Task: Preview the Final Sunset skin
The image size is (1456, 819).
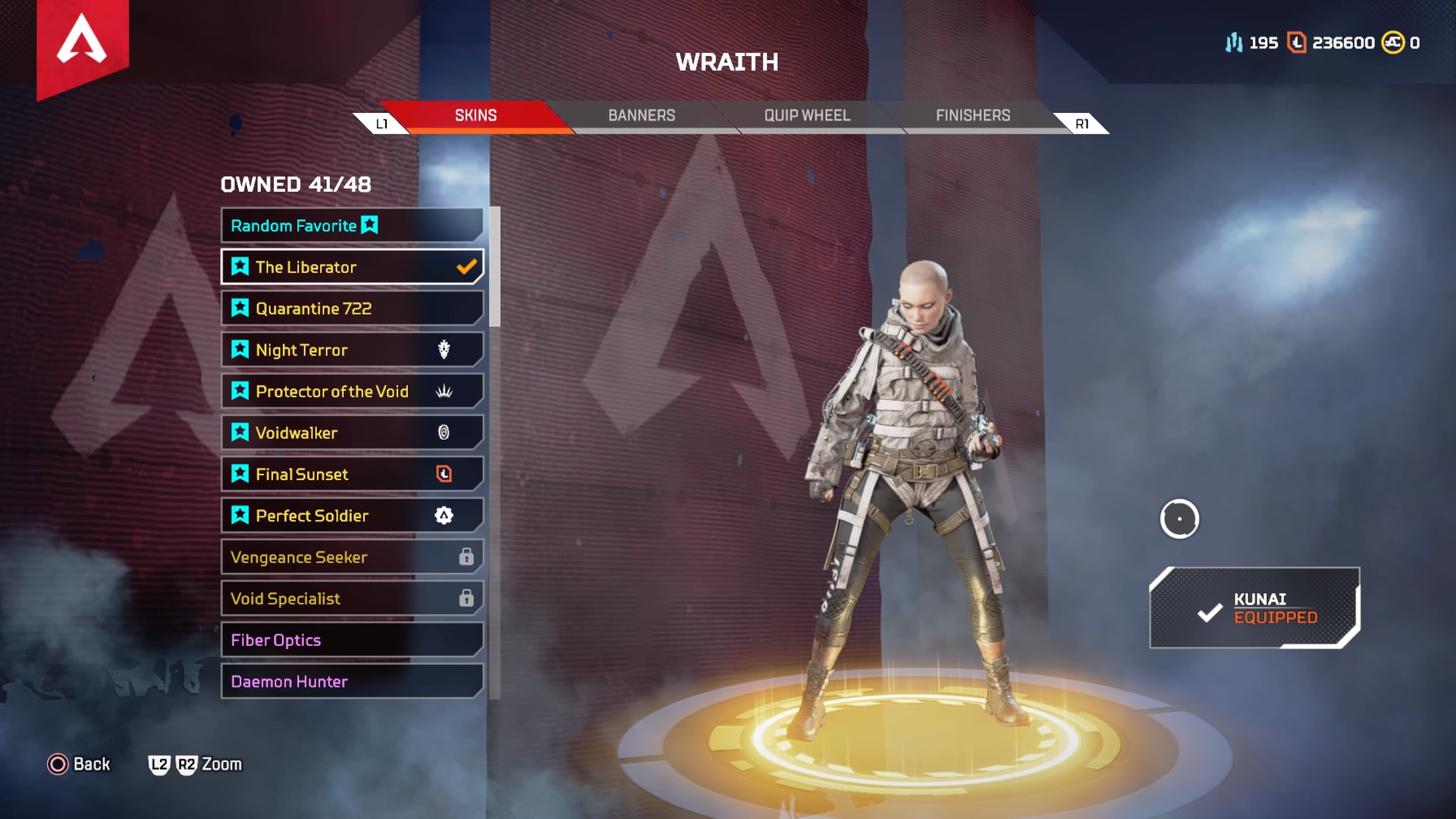Action: coord(351,474)
